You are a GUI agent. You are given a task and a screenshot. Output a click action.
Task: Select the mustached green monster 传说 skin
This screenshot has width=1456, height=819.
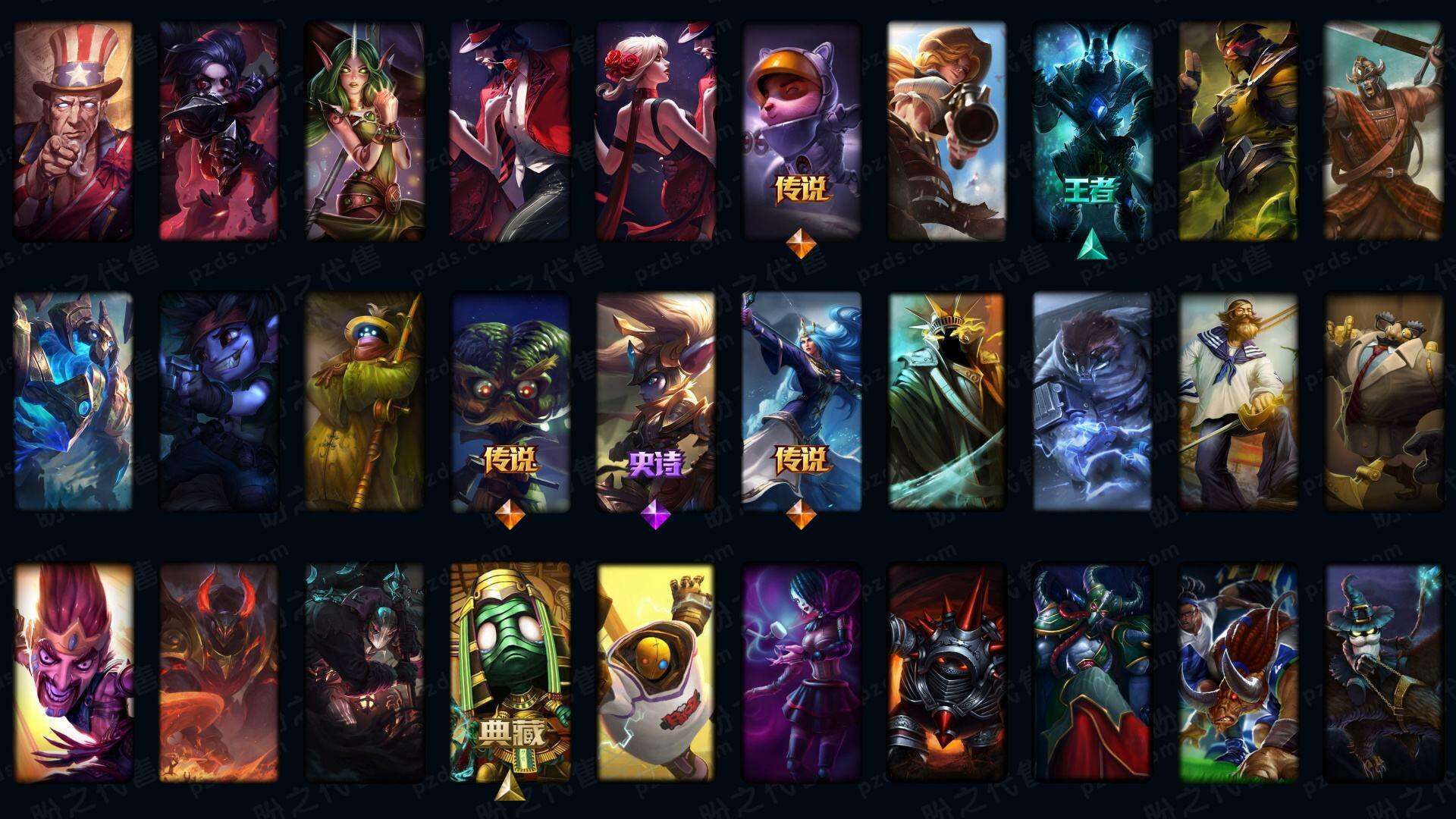click(510, 402)
